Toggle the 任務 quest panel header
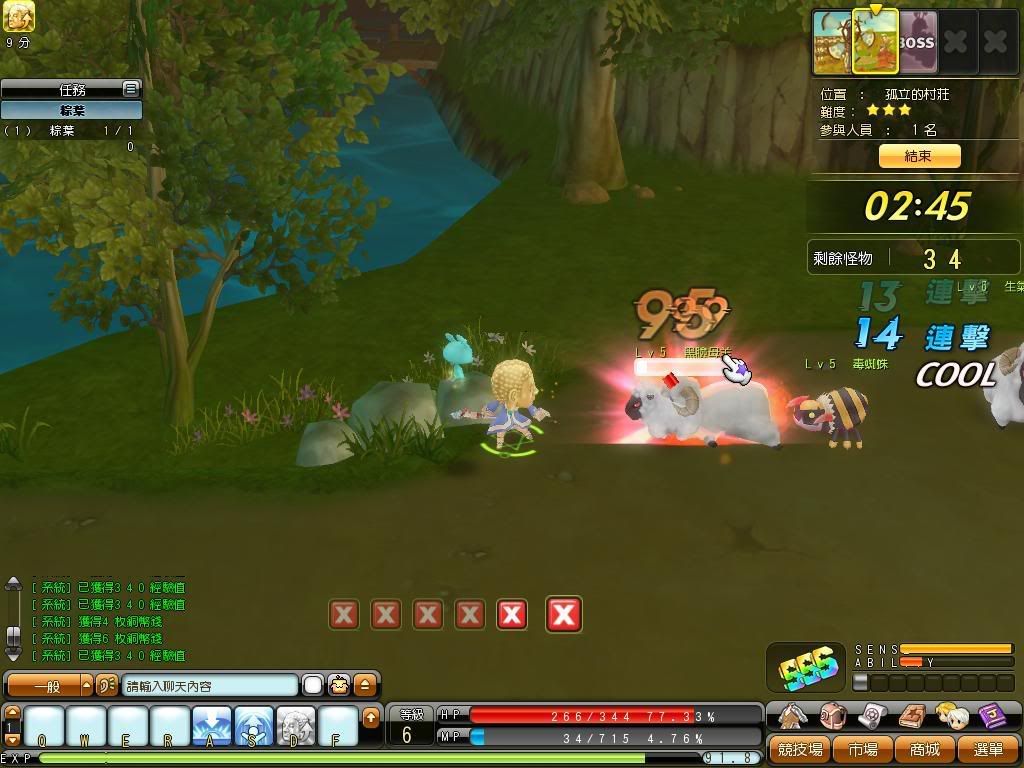Viewport: 1024px width, 768px height. pyautogui.click(x=71, y=89)
